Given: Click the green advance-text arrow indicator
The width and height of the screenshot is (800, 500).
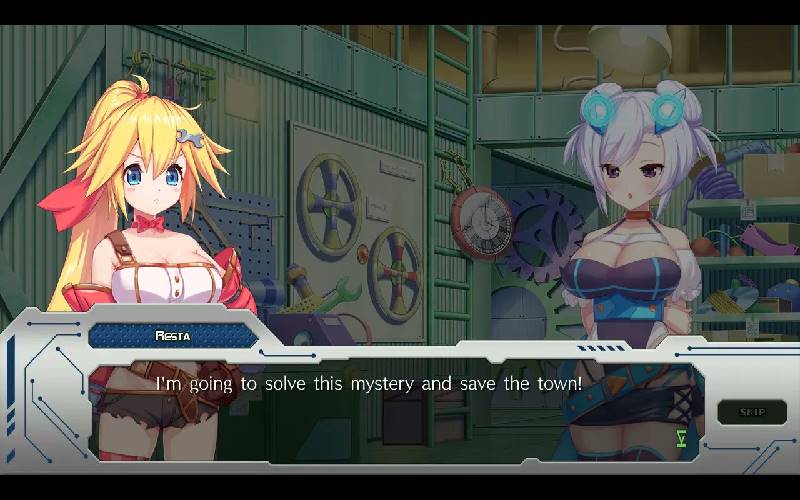Looking at the screenshot, I should point(681,437).
